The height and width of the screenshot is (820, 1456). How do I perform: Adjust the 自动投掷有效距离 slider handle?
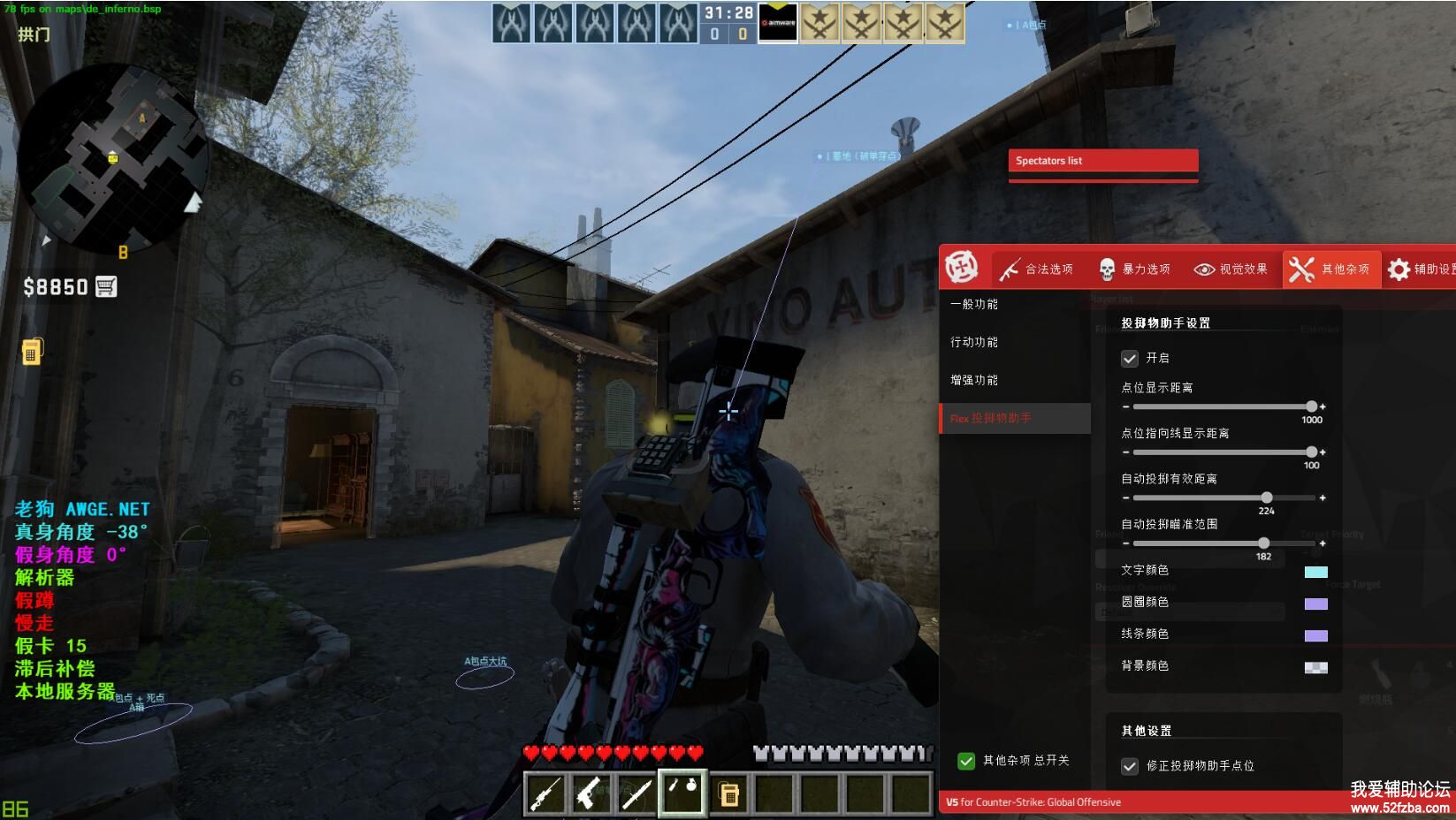(1267, 497)
